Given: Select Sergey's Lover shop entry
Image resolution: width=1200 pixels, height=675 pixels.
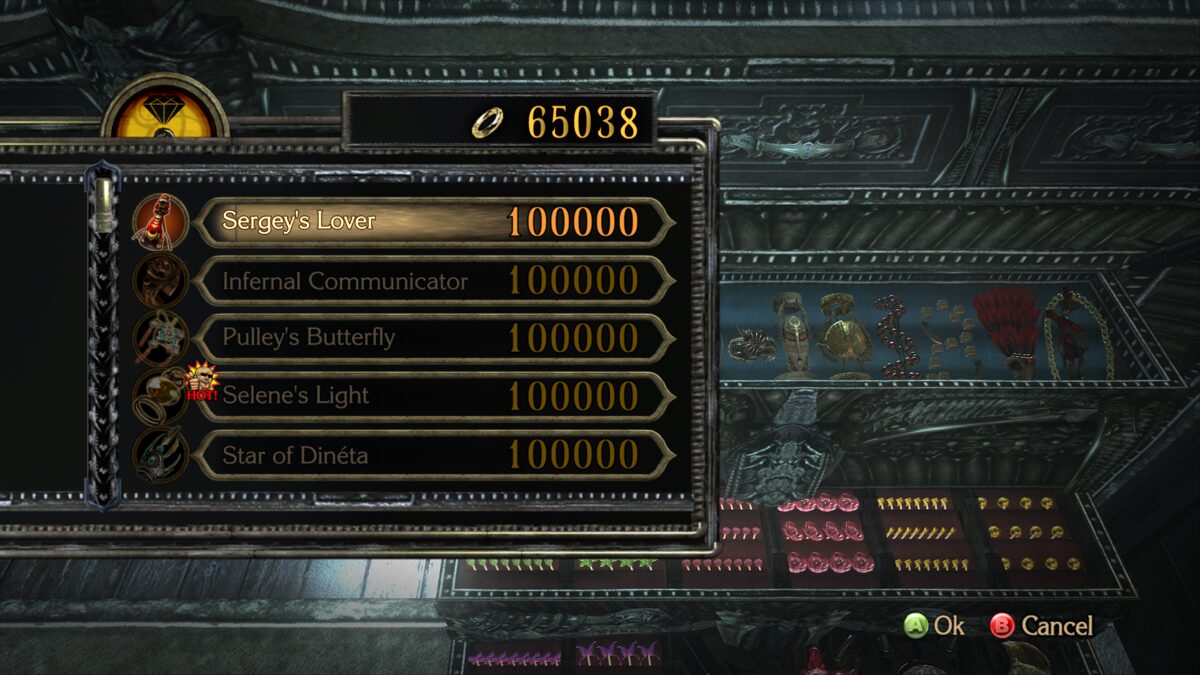Looking at the screenshot, I should pyautogui.click(x=432, y=222).
